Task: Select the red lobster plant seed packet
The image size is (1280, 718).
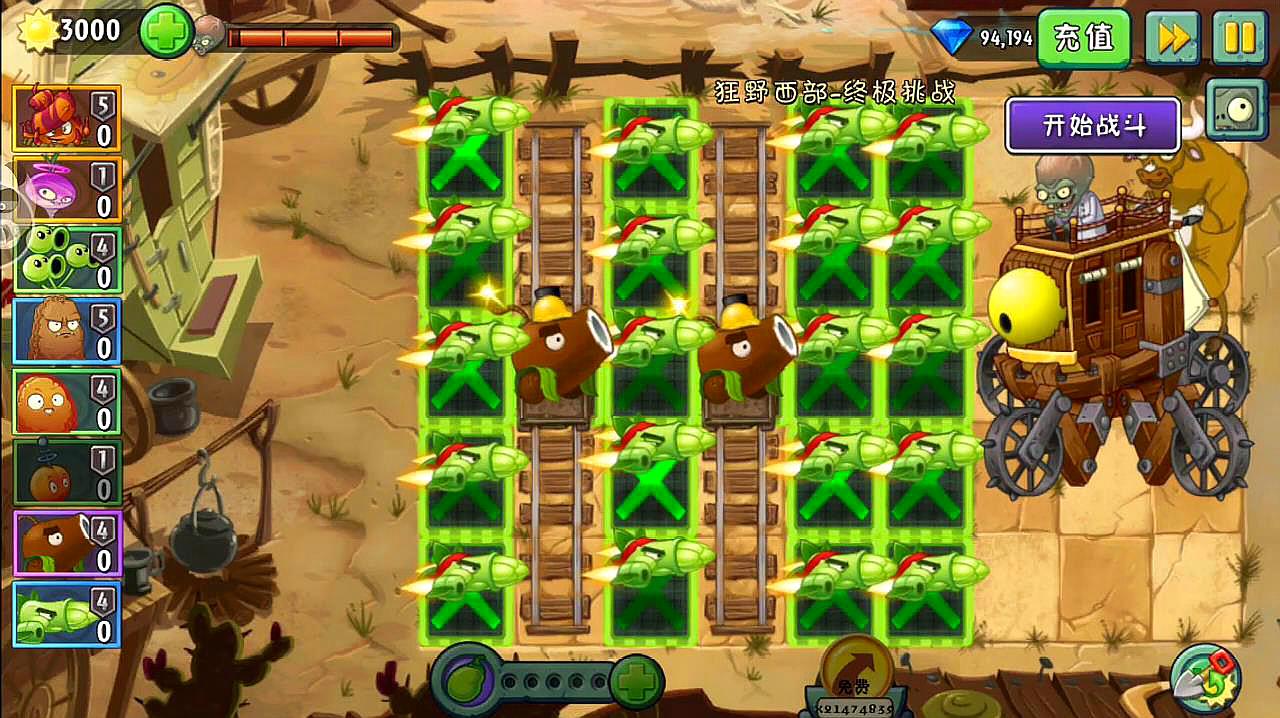Action: coord(67,118)
